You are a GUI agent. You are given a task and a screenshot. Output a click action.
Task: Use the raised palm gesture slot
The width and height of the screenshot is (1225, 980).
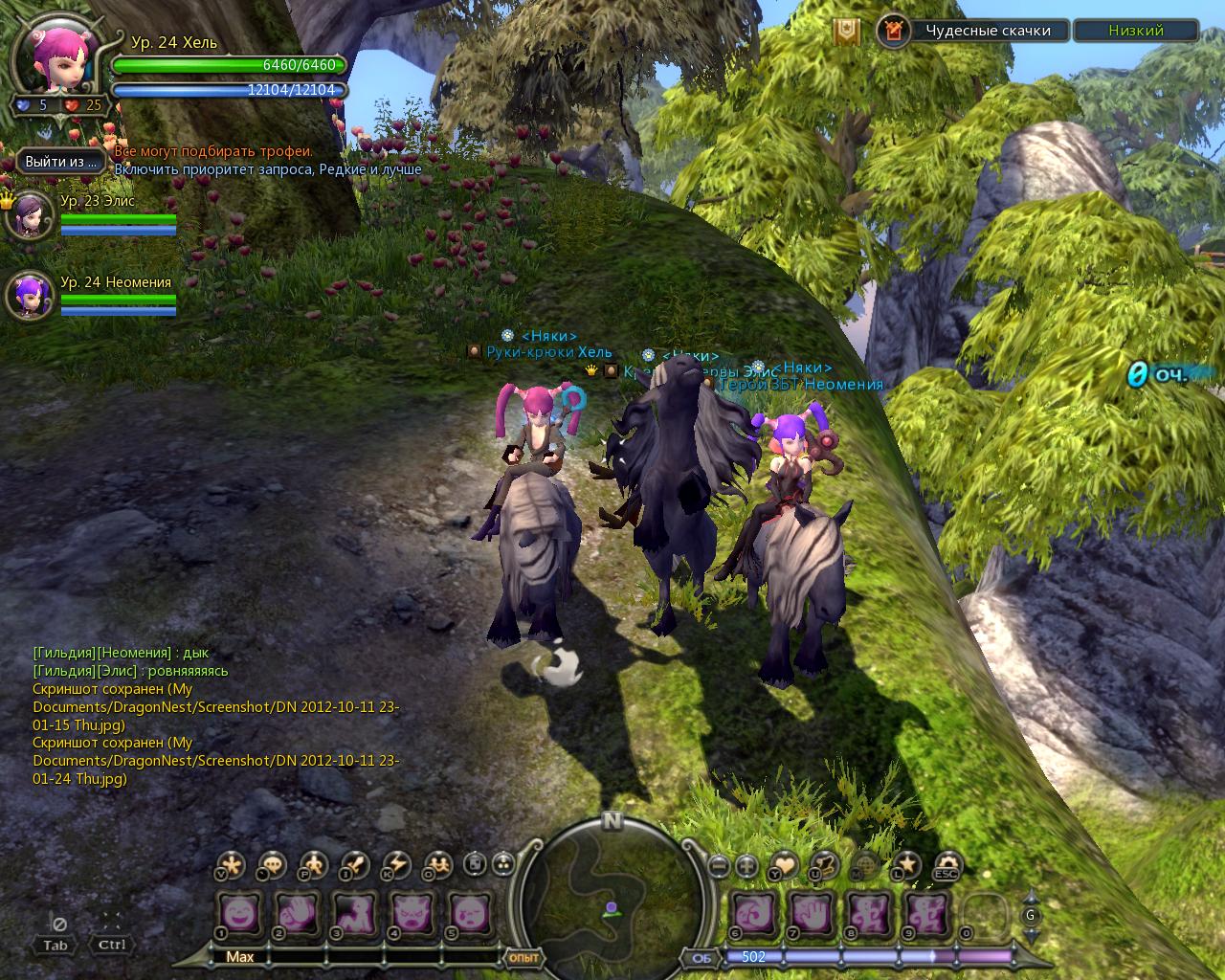[813, 914]
